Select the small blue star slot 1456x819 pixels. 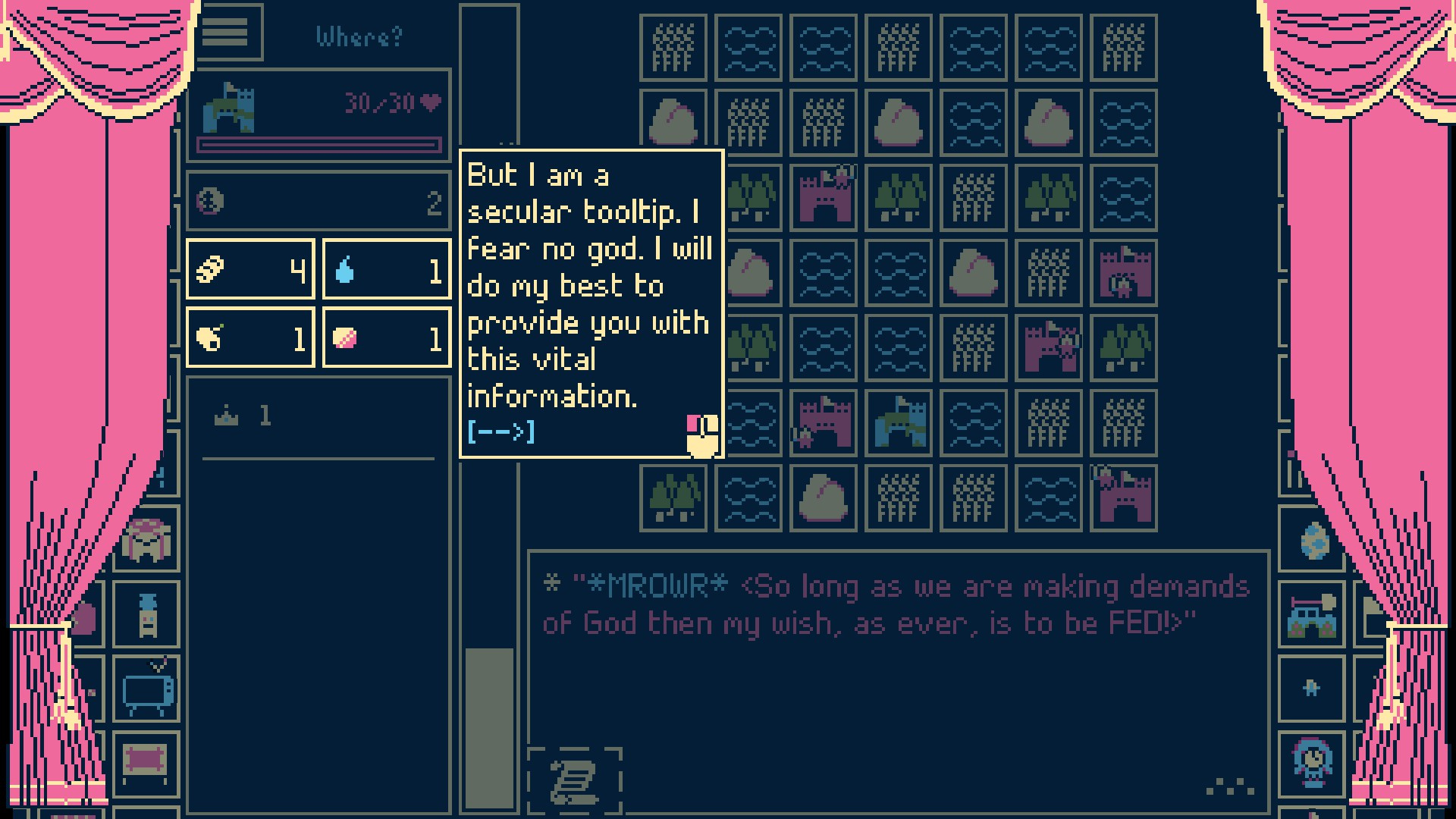pyautogui.click(x=1313, y=689)
